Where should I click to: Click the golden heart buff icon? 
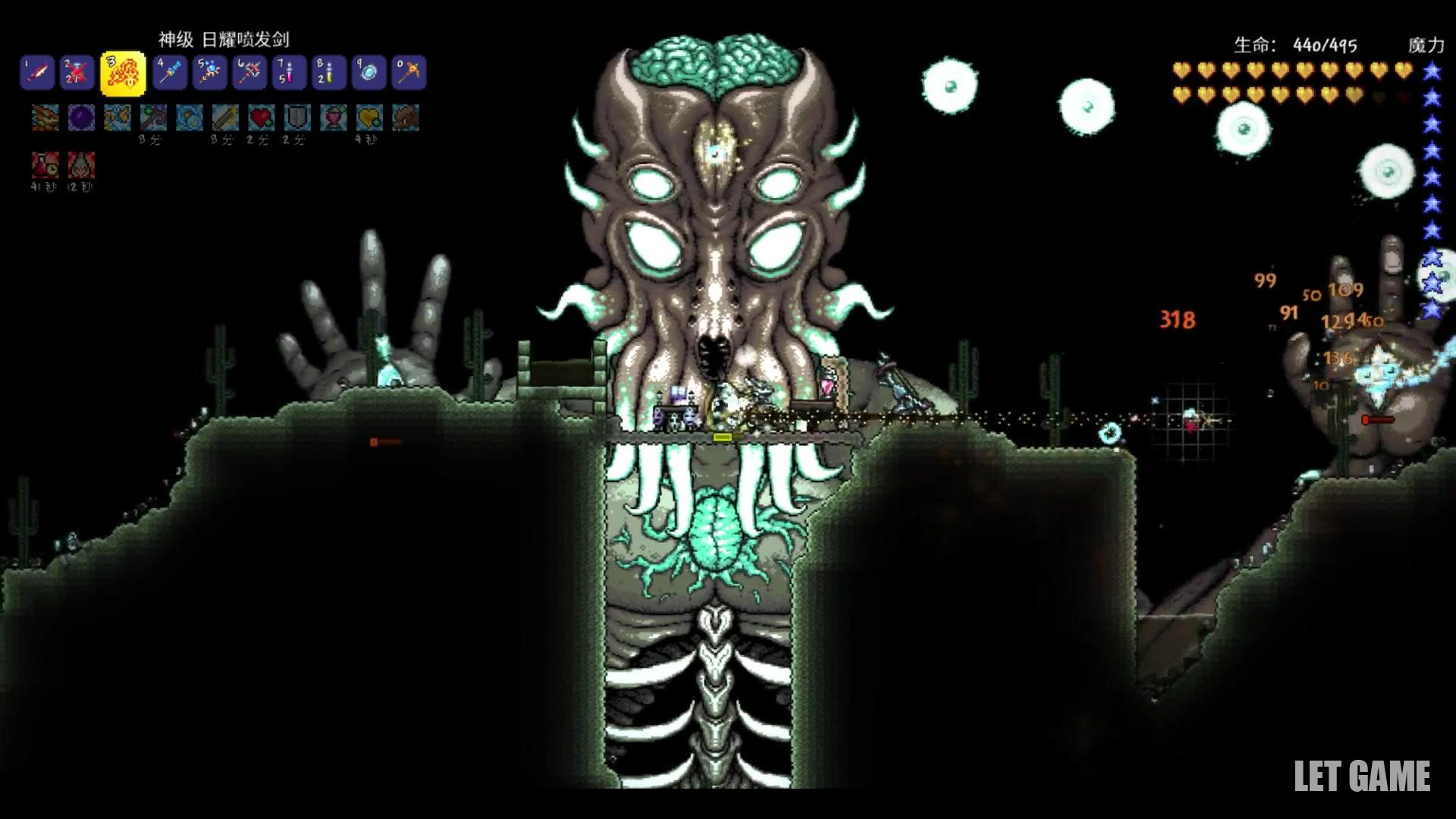click(369, 118)
